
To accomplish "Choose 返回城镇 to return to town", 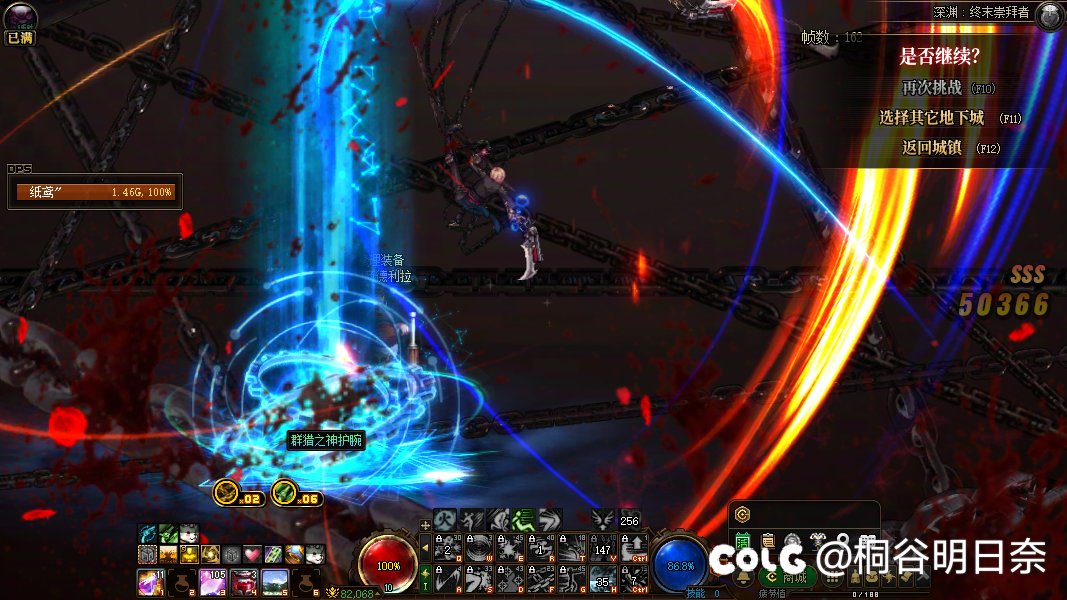I will 931,148.
